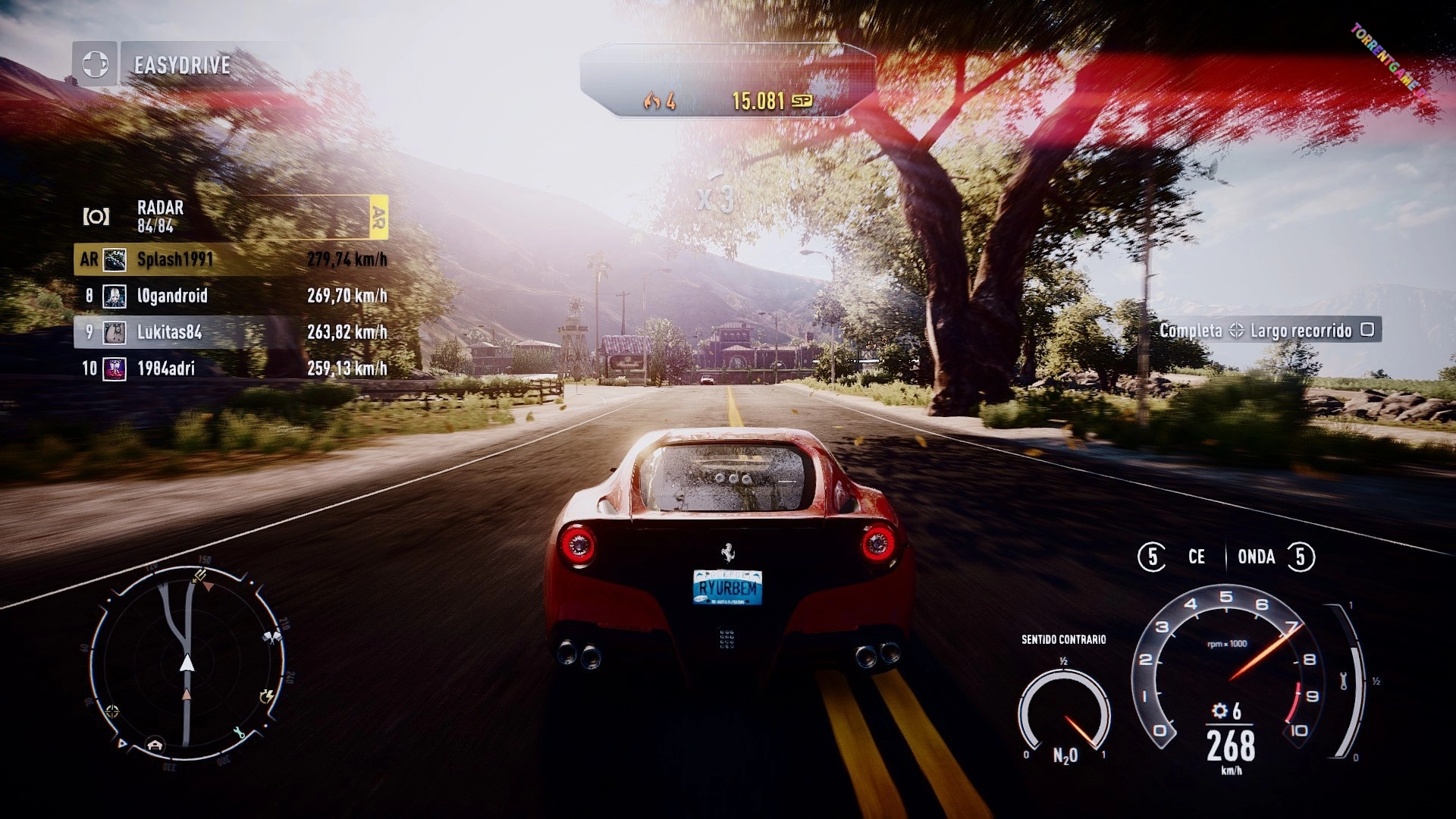Pick 1984adri's leaderboard entry
The width and height of the screenshot is (1456, 819).
(x=231, y=369)
